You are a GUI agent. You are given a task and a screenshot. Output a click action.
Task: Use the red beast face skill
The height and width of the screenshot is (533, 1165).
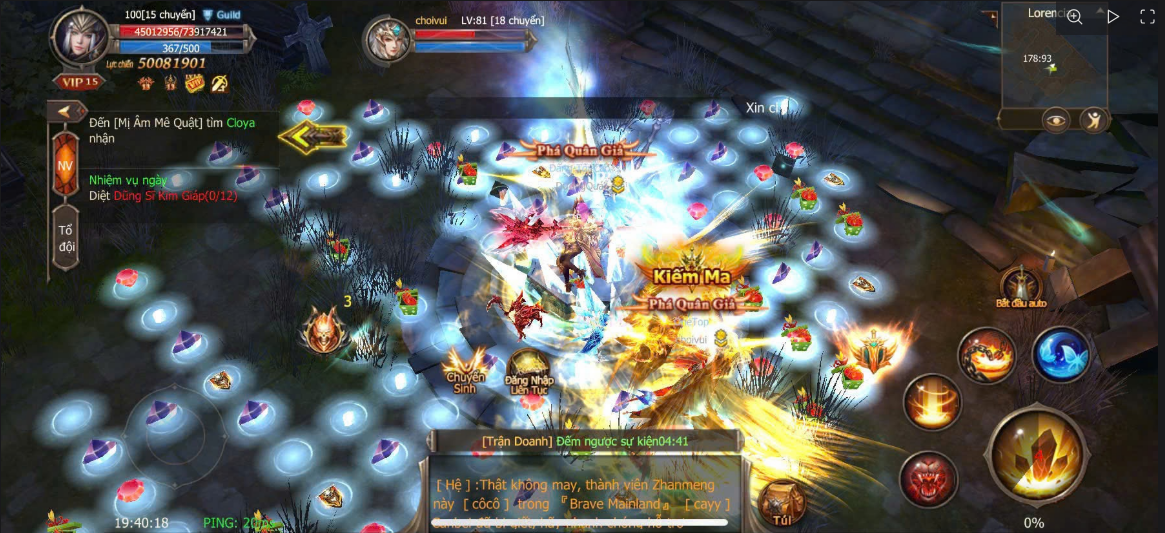(928, 478)
